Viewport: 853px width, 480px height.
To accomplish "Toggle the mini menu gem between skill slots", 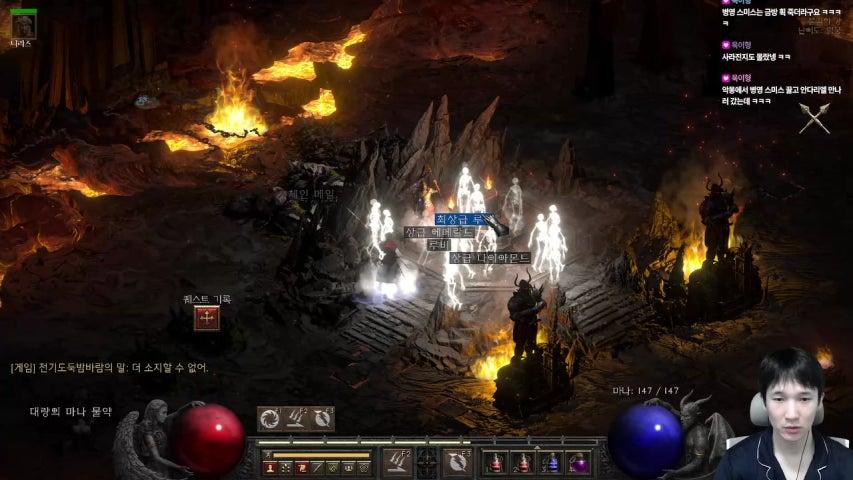I will [428, 462].
